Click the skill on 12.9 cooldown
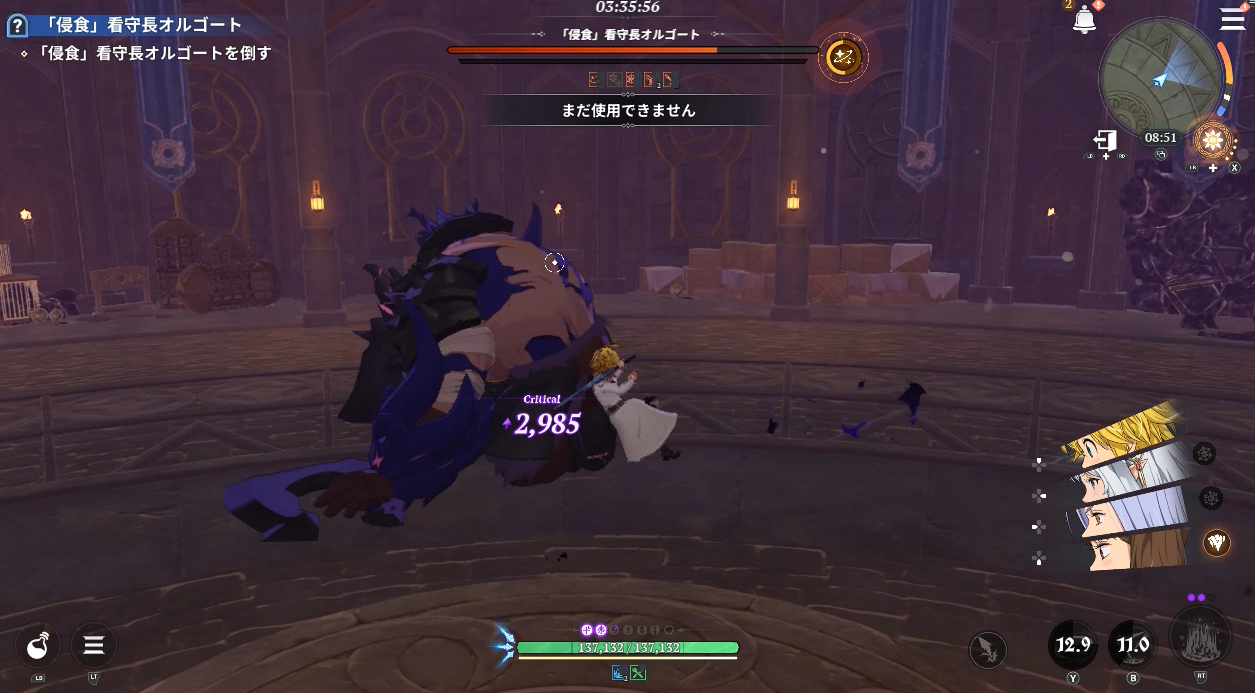The height and width of the screenshot is (693, 1255). point(1073,645)
